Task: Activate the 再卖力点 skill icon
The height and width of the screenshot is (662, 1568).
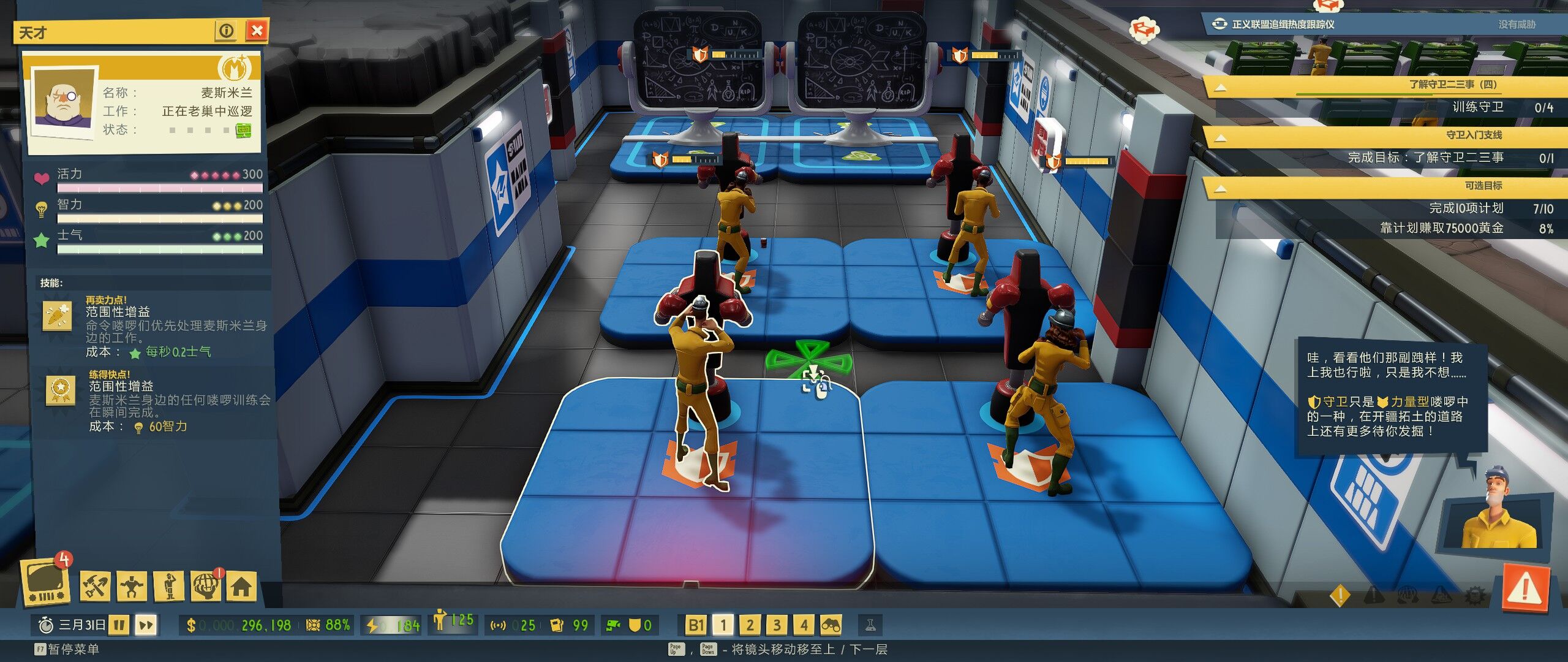Action: pyautogui.click(x=57, y=316)
